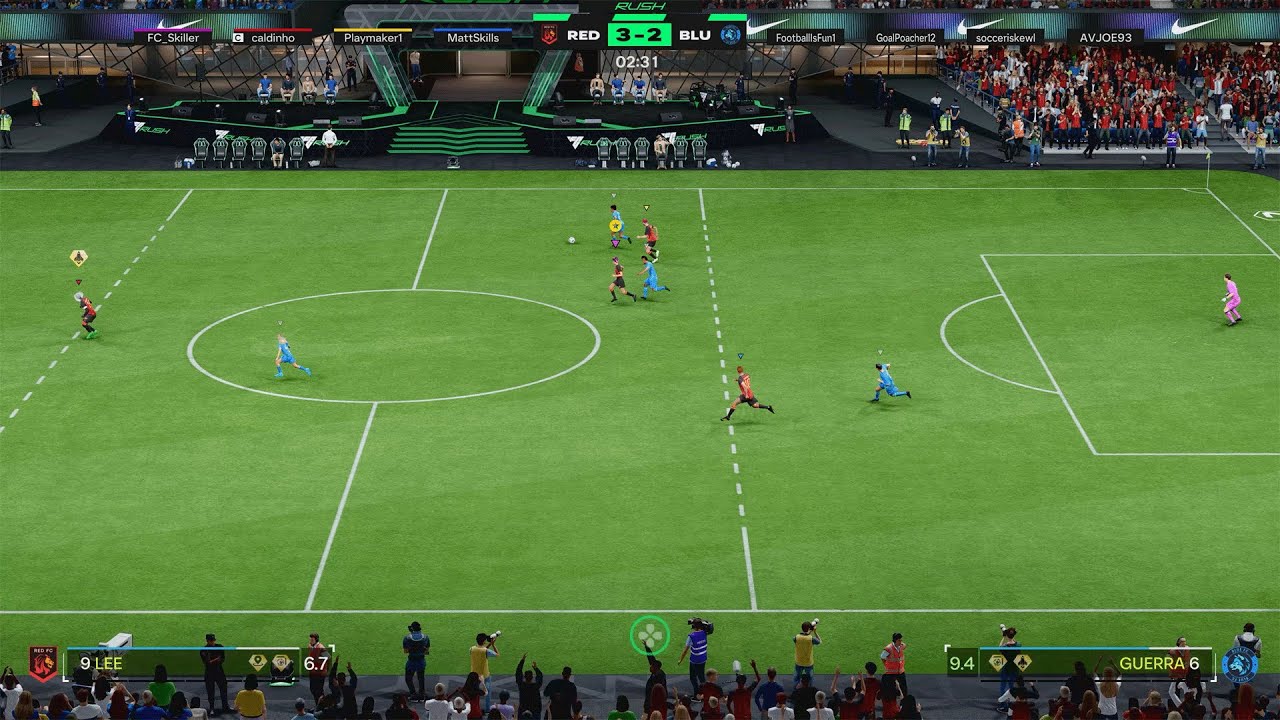Click LEE's shield playstyle icon
This screenshot has width=1280, height=720.
pos(281,662)
